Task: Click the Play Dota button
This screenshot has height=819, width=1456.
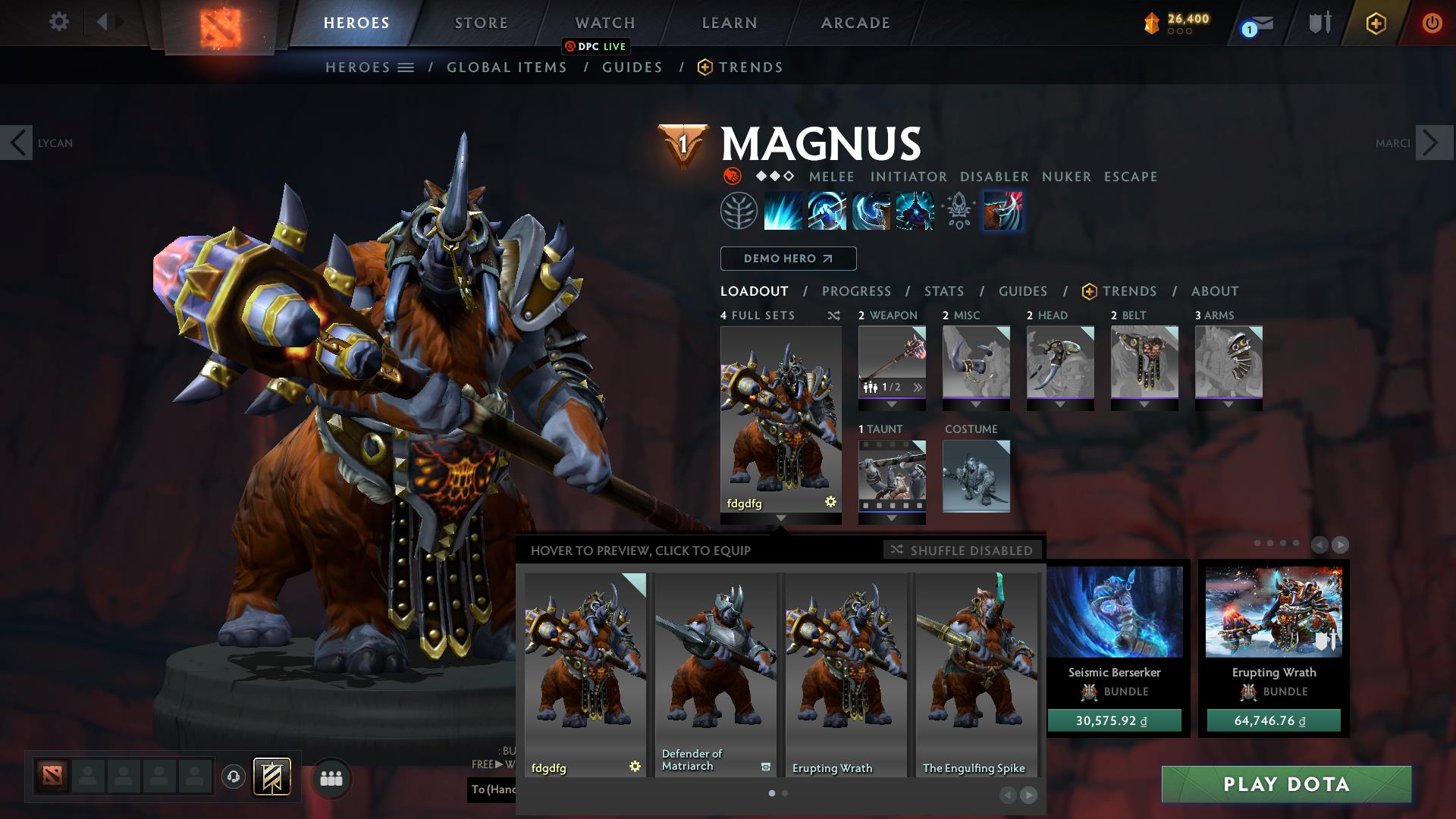Action: click(1286, 784)
